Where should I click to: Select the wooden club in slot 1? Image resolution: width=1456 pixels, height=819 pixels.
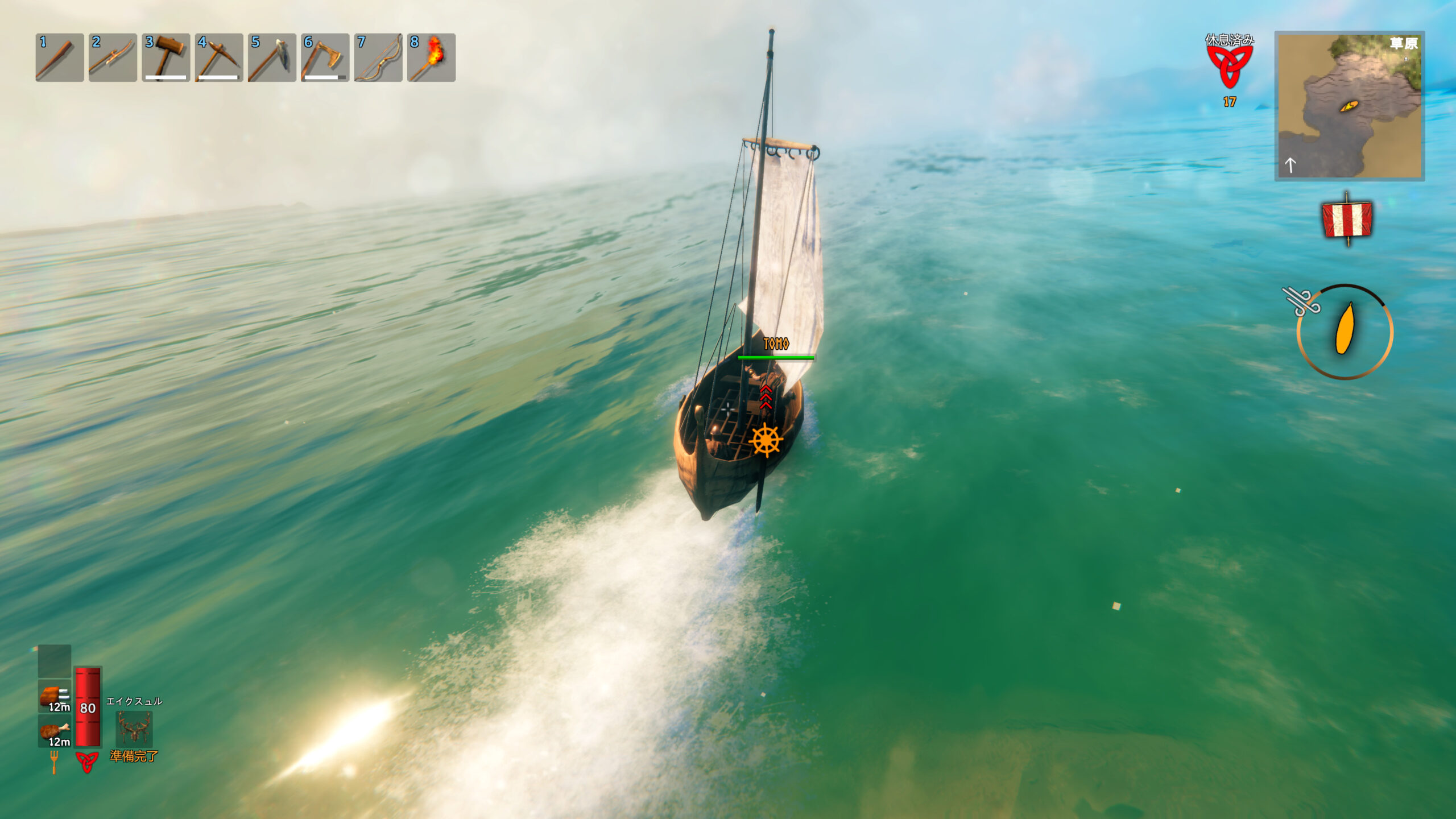click(59, 57)
